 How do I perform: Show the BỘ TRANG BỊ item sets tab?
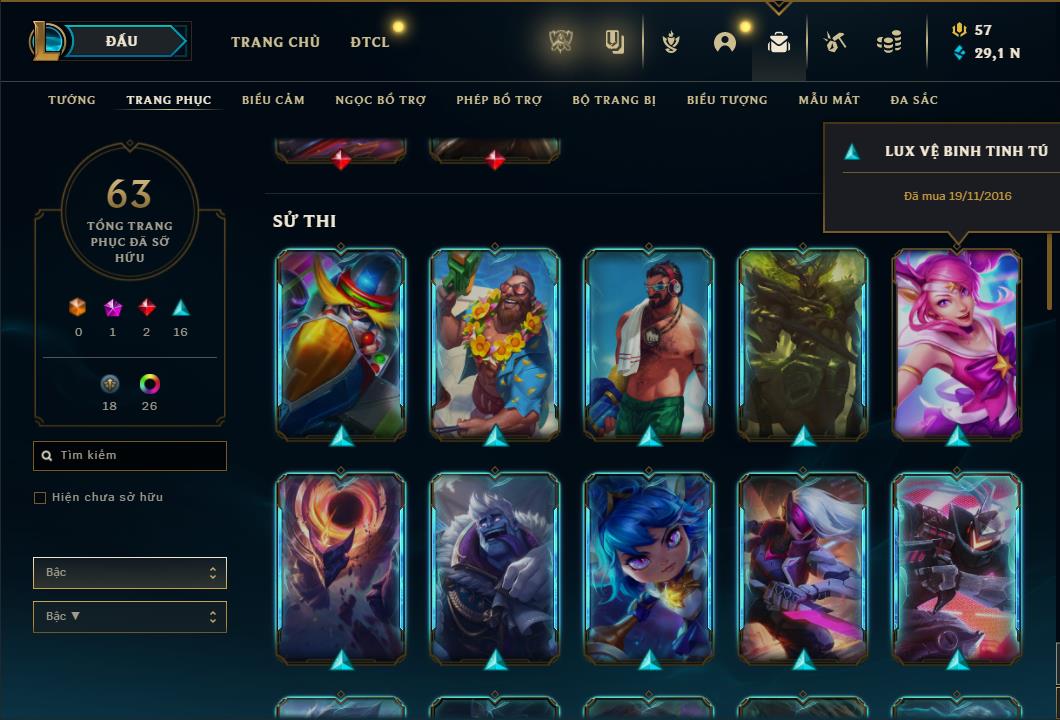[614, 100]
